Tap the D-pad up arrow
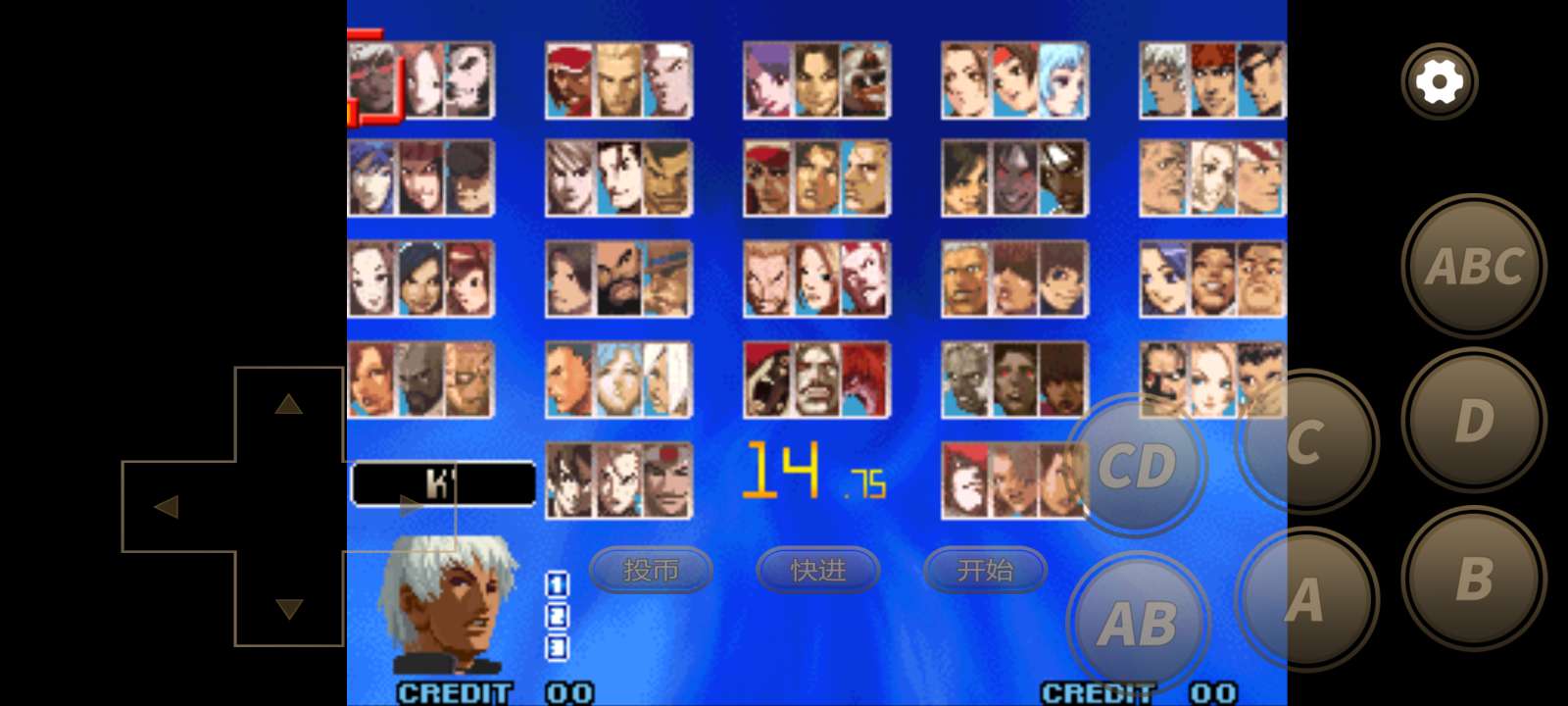1568x706 pixels. click(288, 404)
